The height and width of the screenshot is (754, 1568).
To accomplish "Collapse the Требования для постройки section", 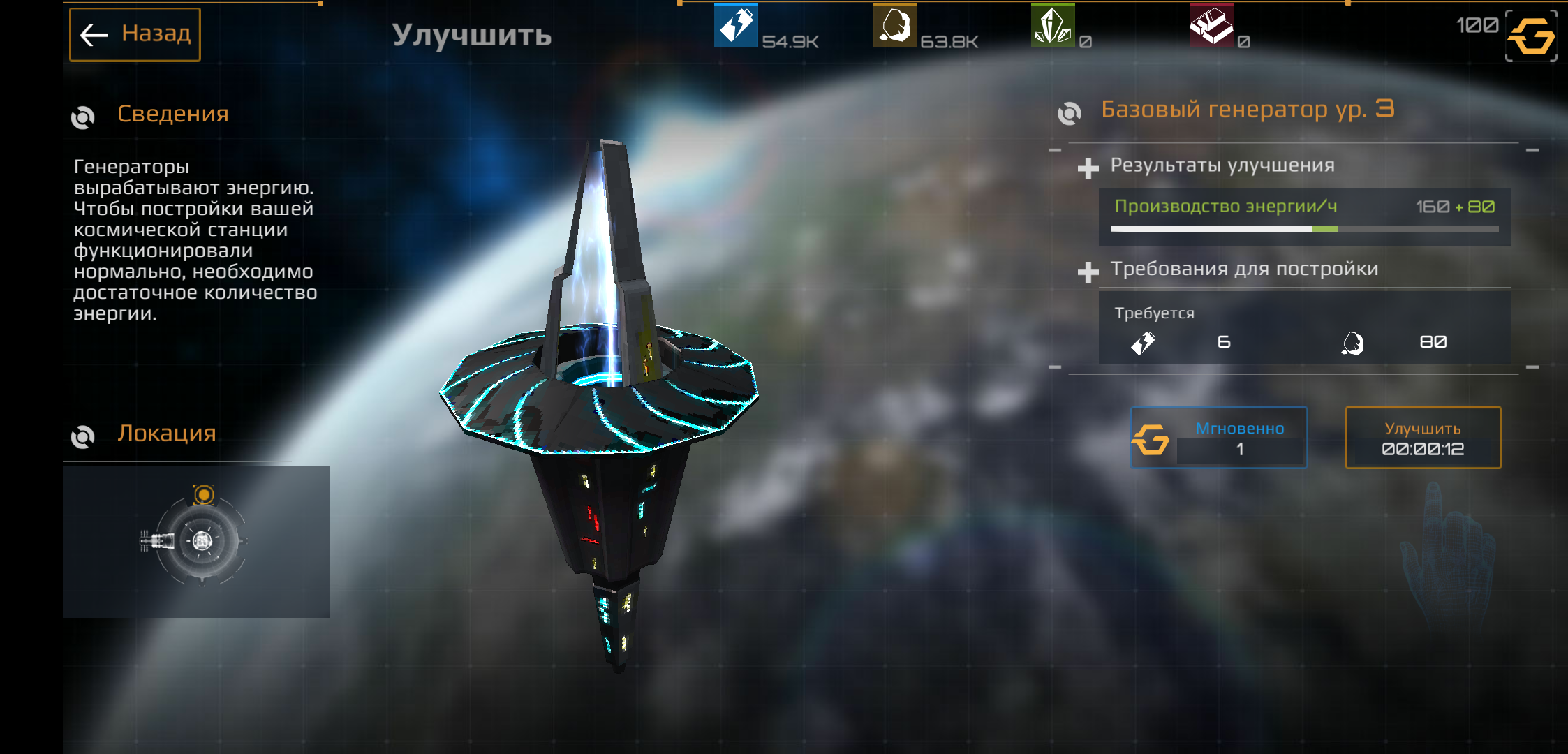I will pos(1088,272).
